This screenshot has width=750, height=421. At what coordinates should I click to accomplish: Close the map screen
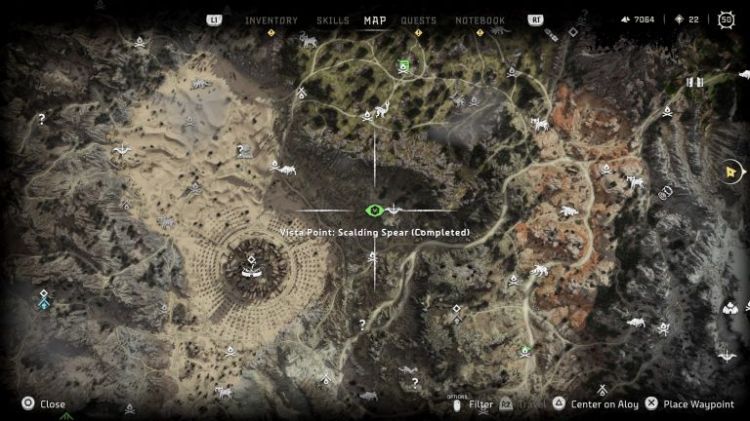(x=43, y=404)
